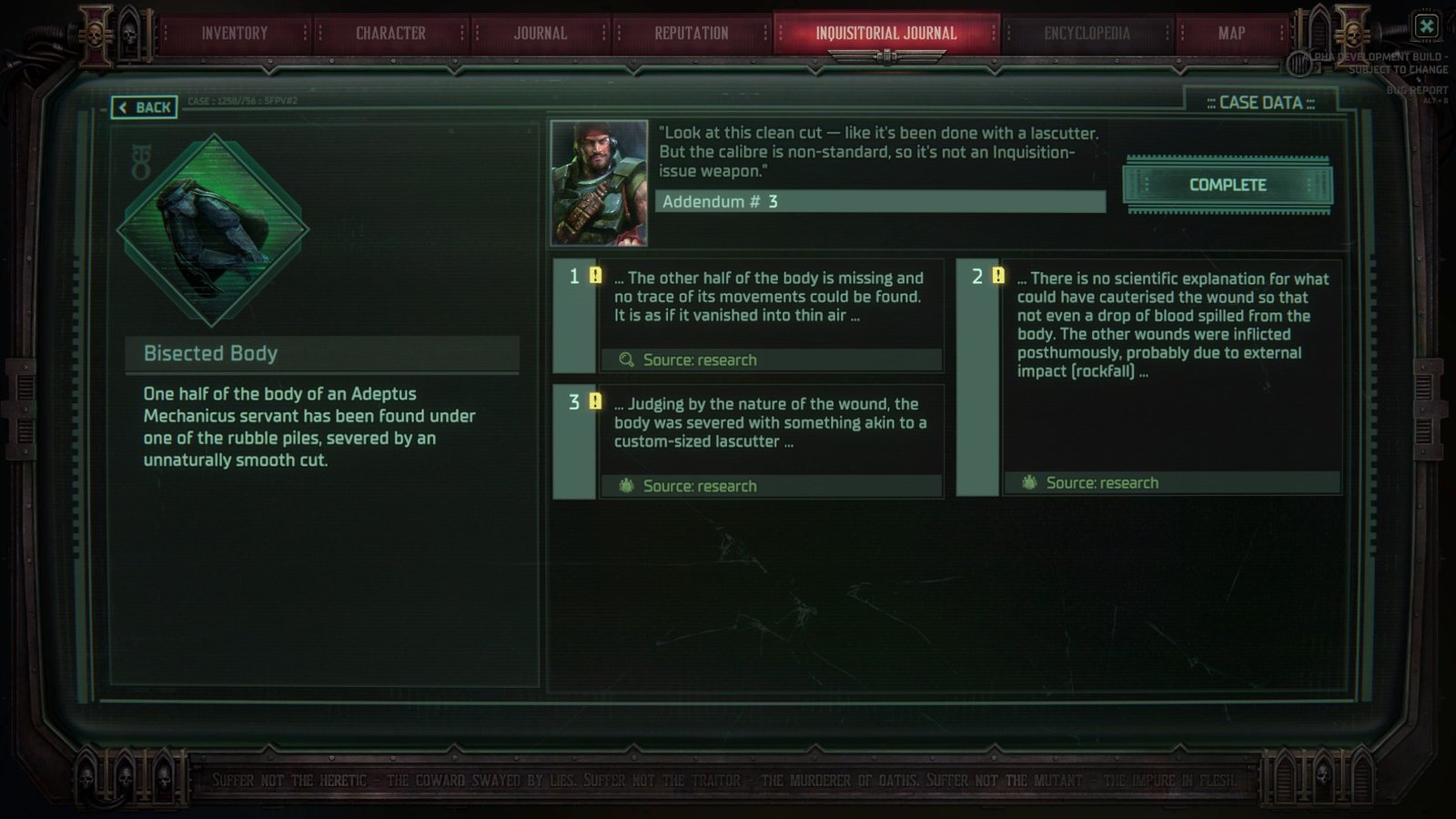The height and width of the screenshot is (819, 1456).
Task: Open the Bug Report link
Action: 1417,90
